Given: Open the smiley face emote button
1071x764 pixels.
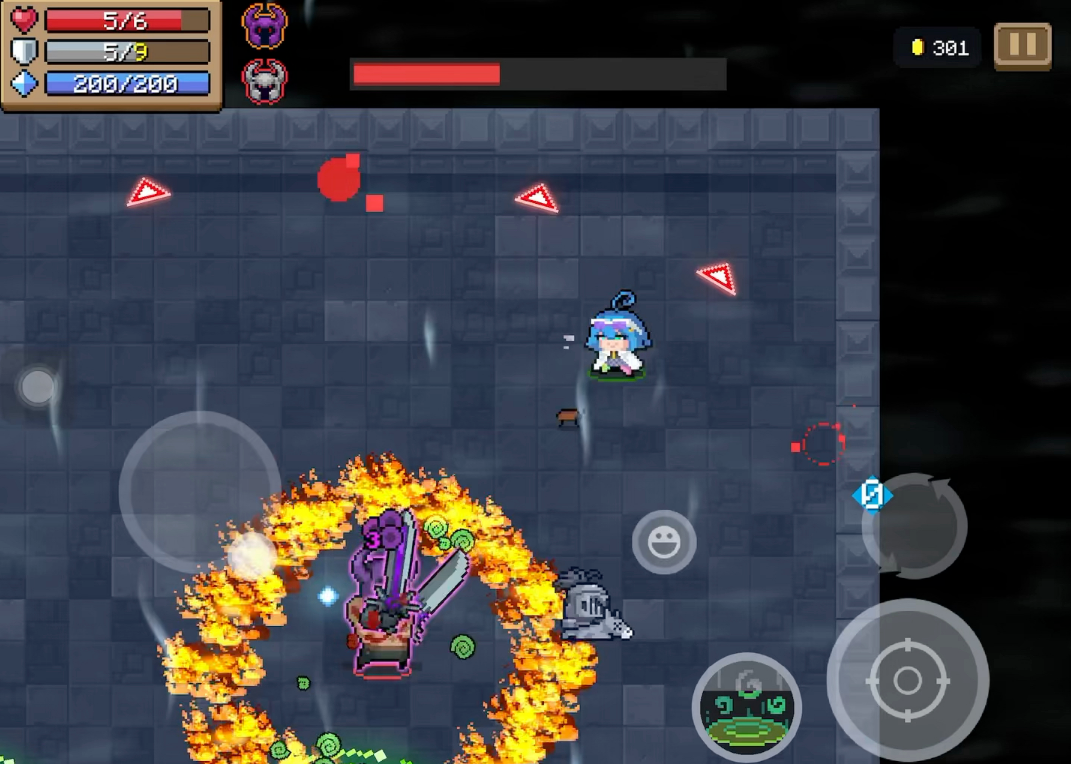Looking at the screenshot, I should 664,543.
